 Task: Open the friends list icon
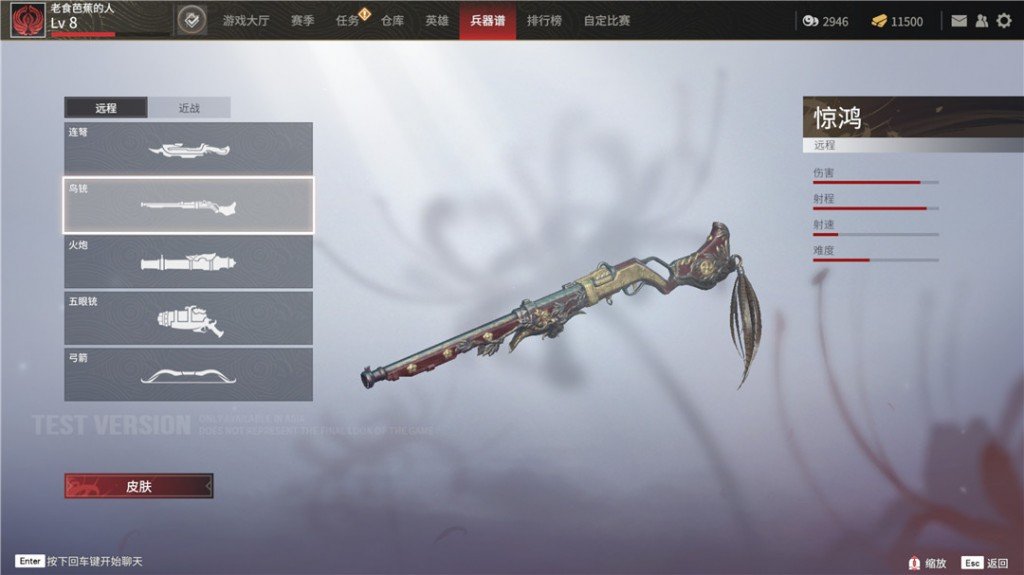coord(981,21)
